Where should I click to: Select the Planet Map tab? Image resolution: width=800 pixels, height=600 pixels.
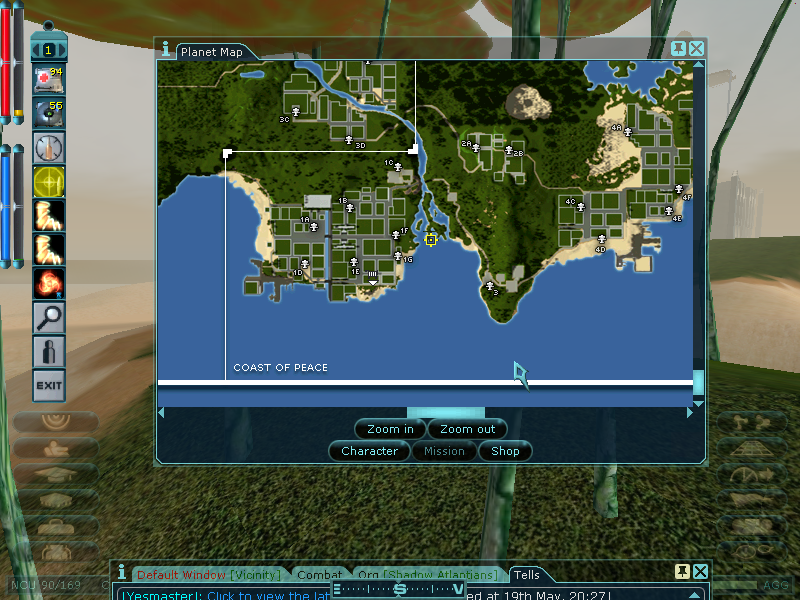tap(212, 52)
